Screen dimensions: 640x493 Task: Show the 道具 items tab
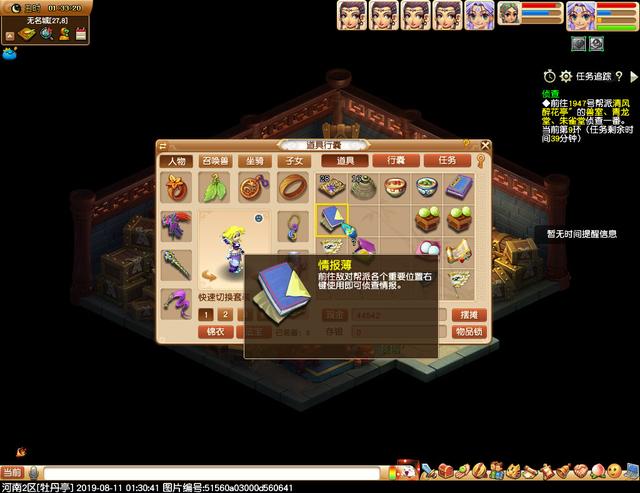point(345,160)
